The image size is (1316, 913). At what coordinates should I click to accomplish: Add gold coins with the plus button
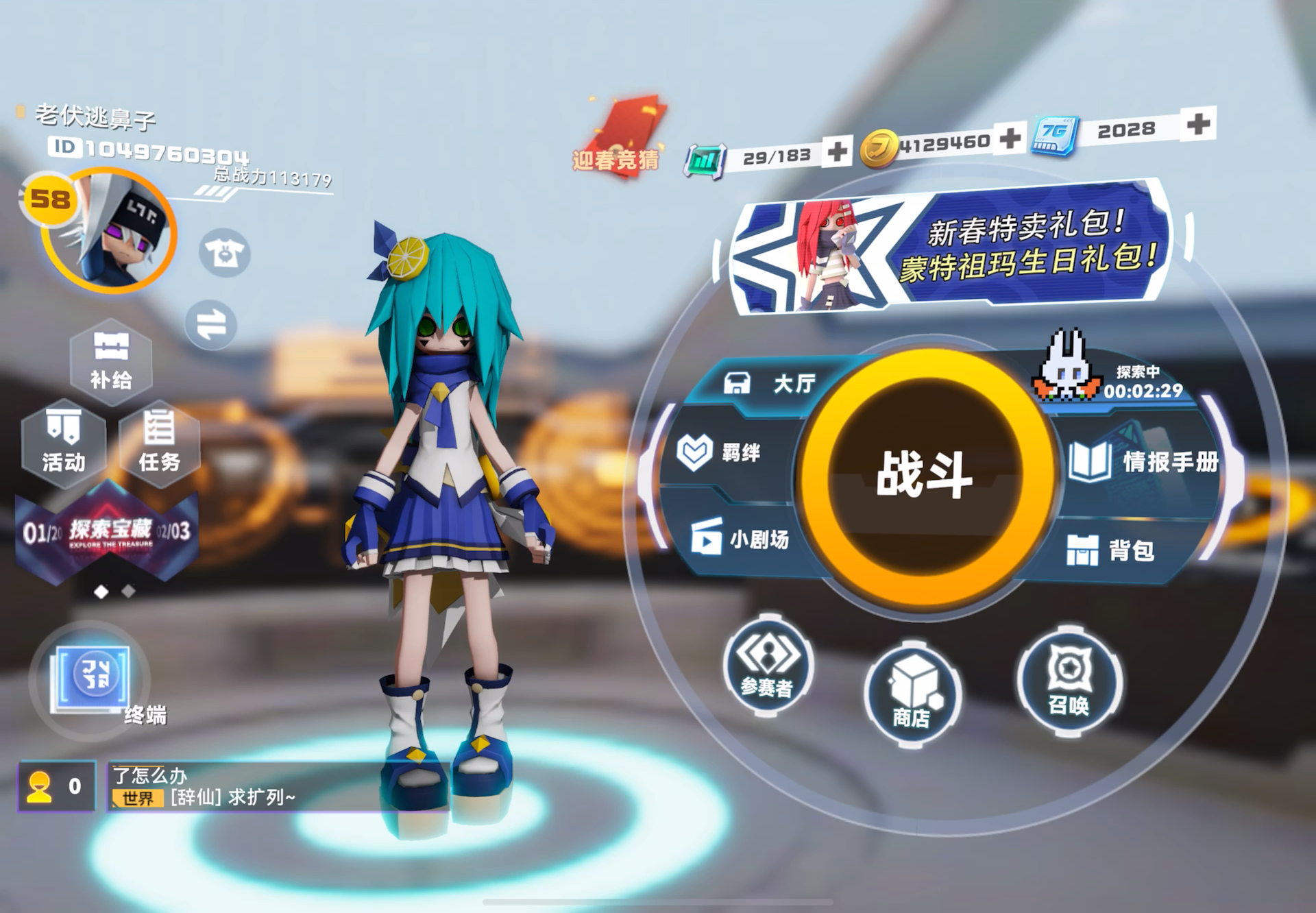1010,138
